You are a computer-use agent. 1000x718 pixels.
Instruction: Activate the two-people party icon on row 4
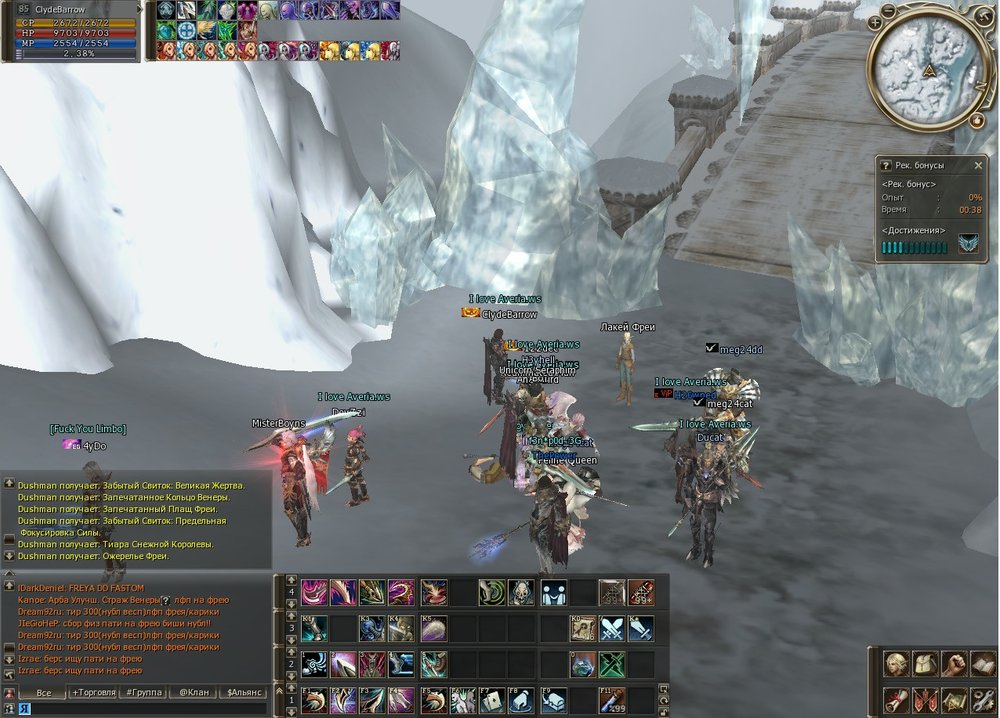553,593
